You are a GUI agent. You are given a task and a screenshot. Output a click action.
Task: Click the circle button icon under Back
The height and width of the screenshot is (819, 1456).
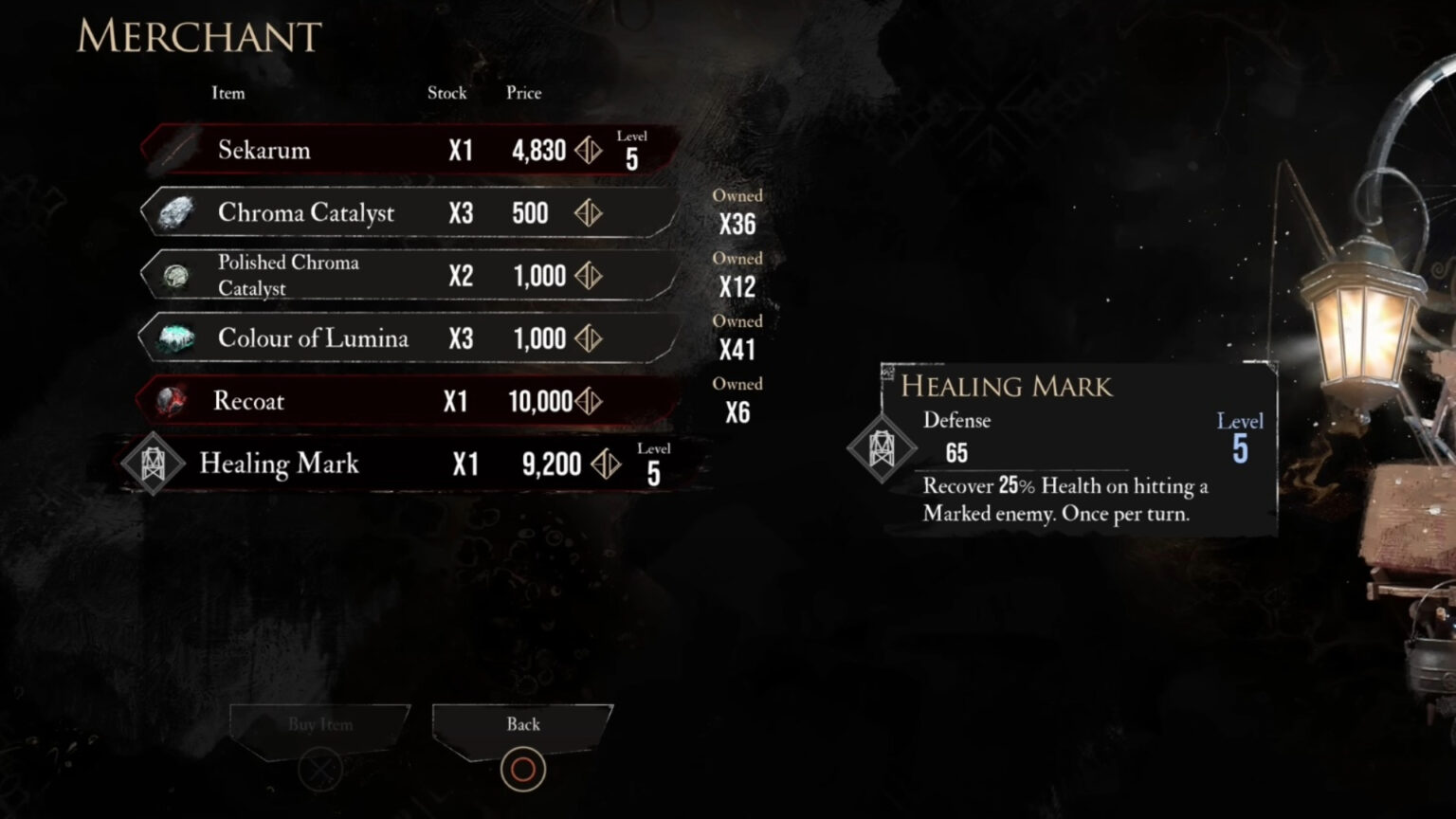click(x=522, y=769)
